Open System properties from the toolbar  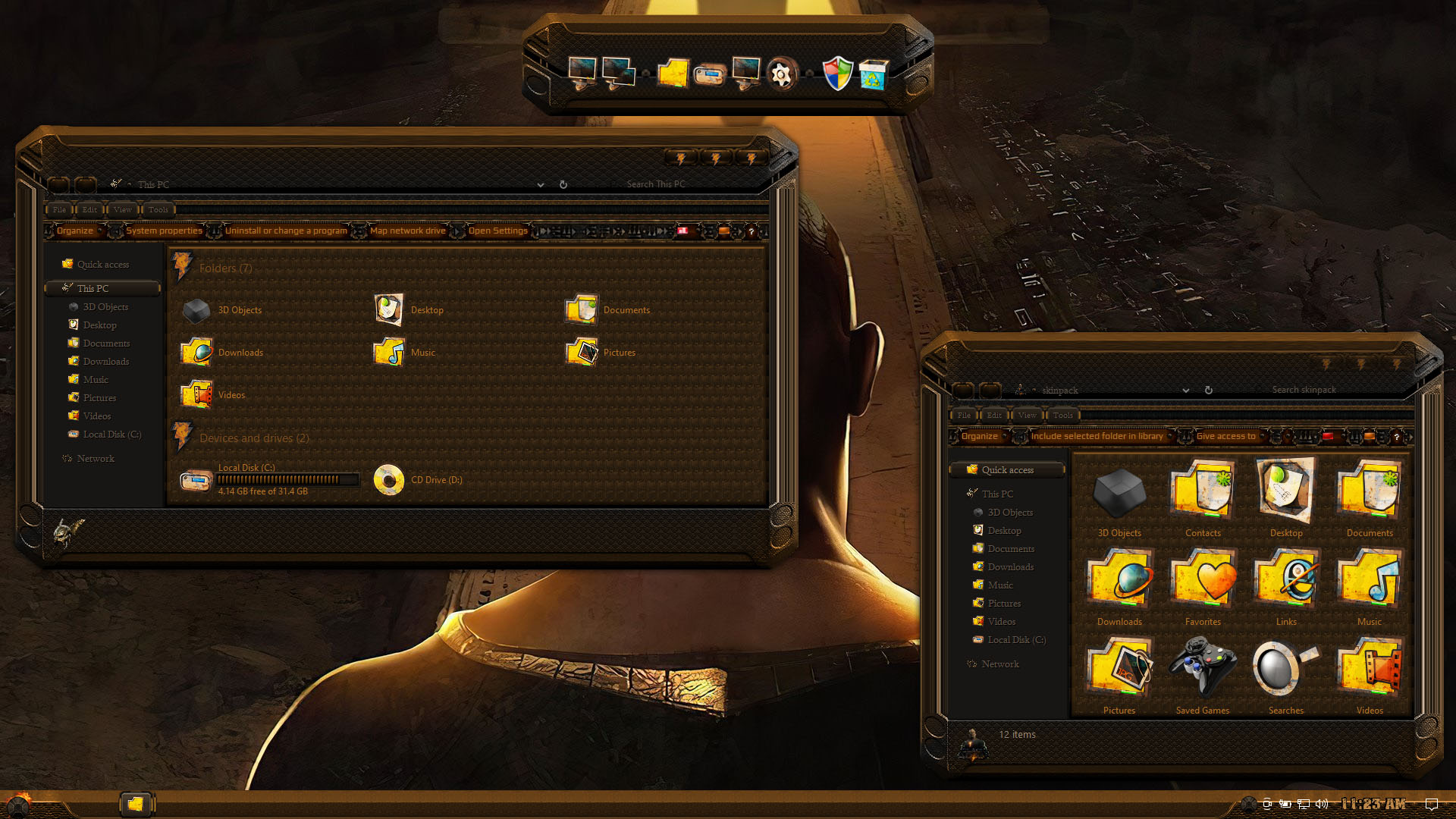coord(164,231)
